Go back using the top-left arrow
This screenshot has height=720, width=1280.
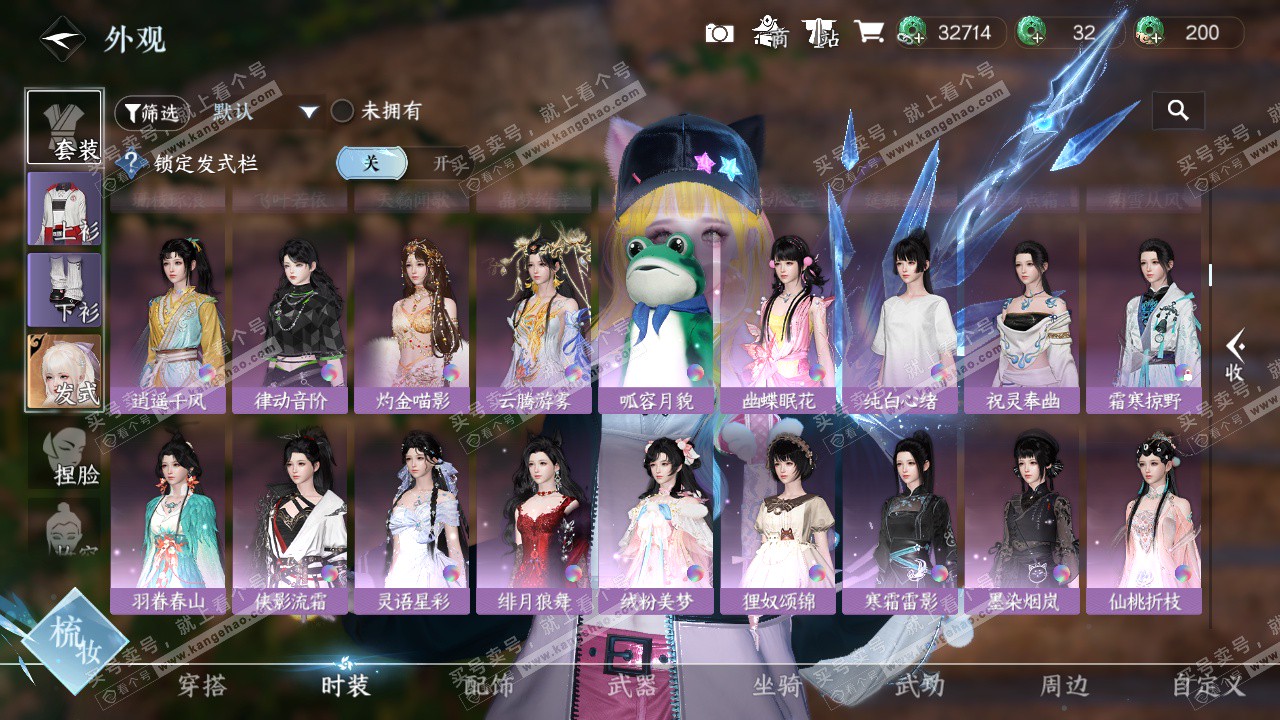61,39
